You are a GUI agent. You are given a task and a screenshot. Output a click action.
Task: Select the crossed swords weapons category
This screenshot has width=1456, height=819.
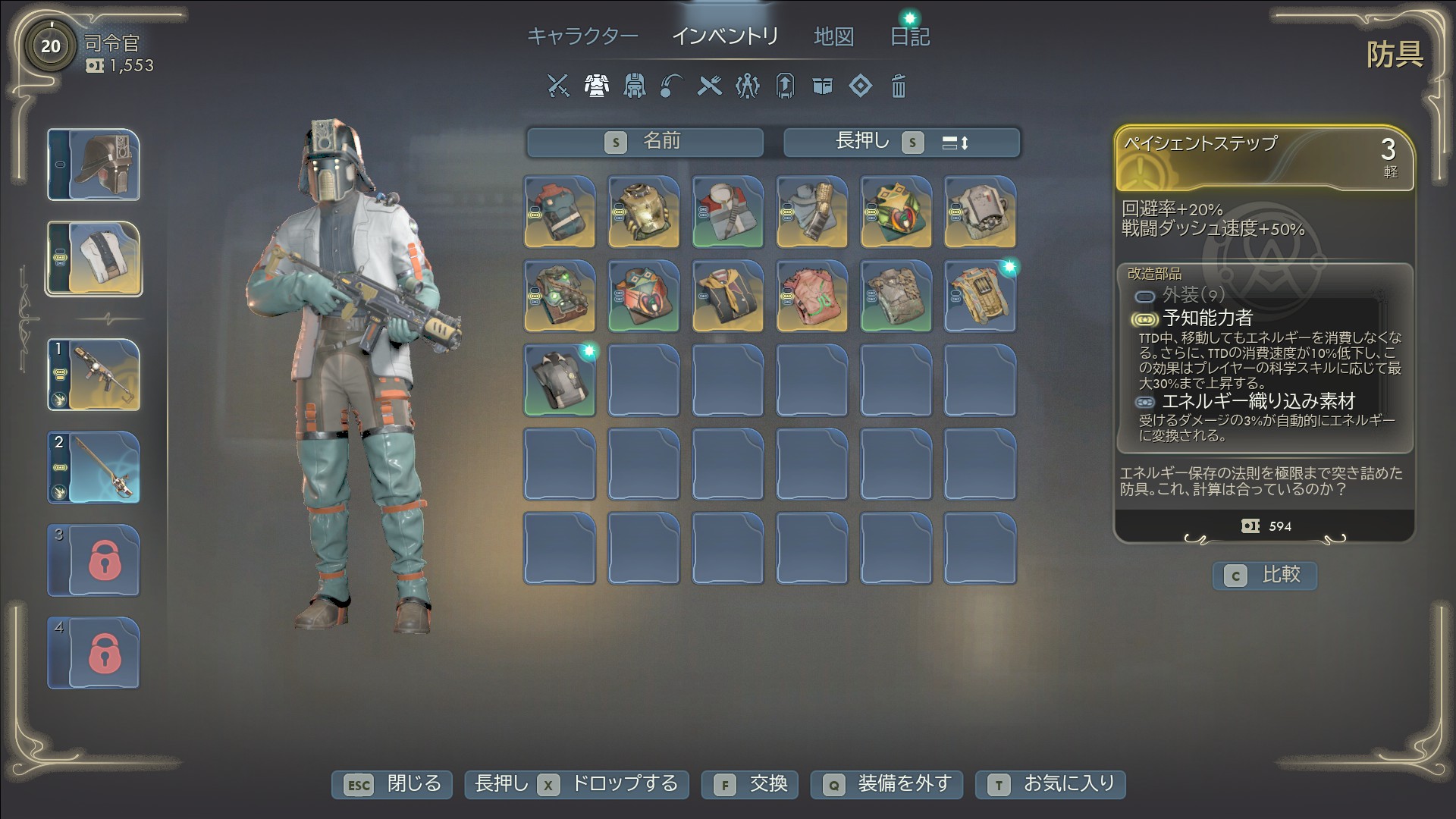558,86
